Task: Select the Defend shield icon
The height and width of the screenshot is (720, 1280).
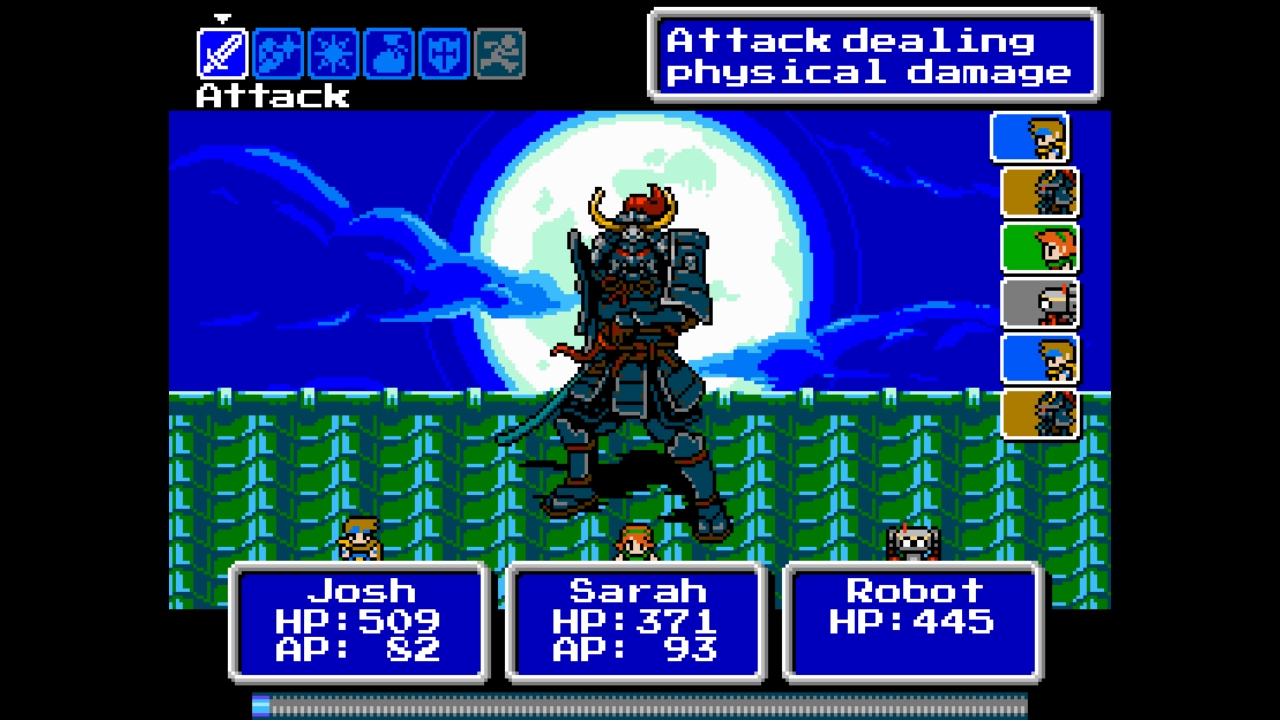Action: (445, 55)
